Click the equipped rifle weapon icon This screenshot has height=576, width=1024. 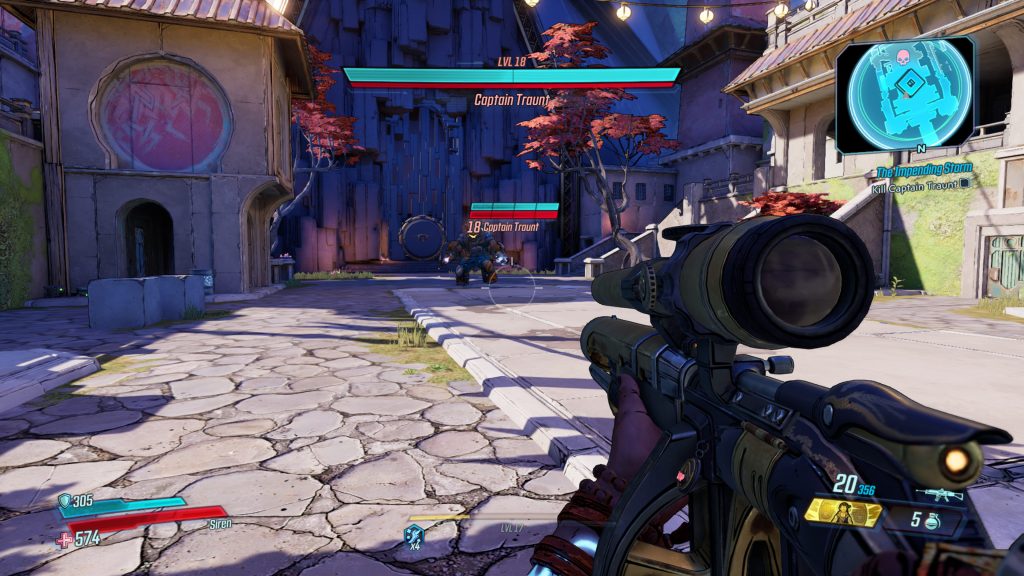pos(939,493)
